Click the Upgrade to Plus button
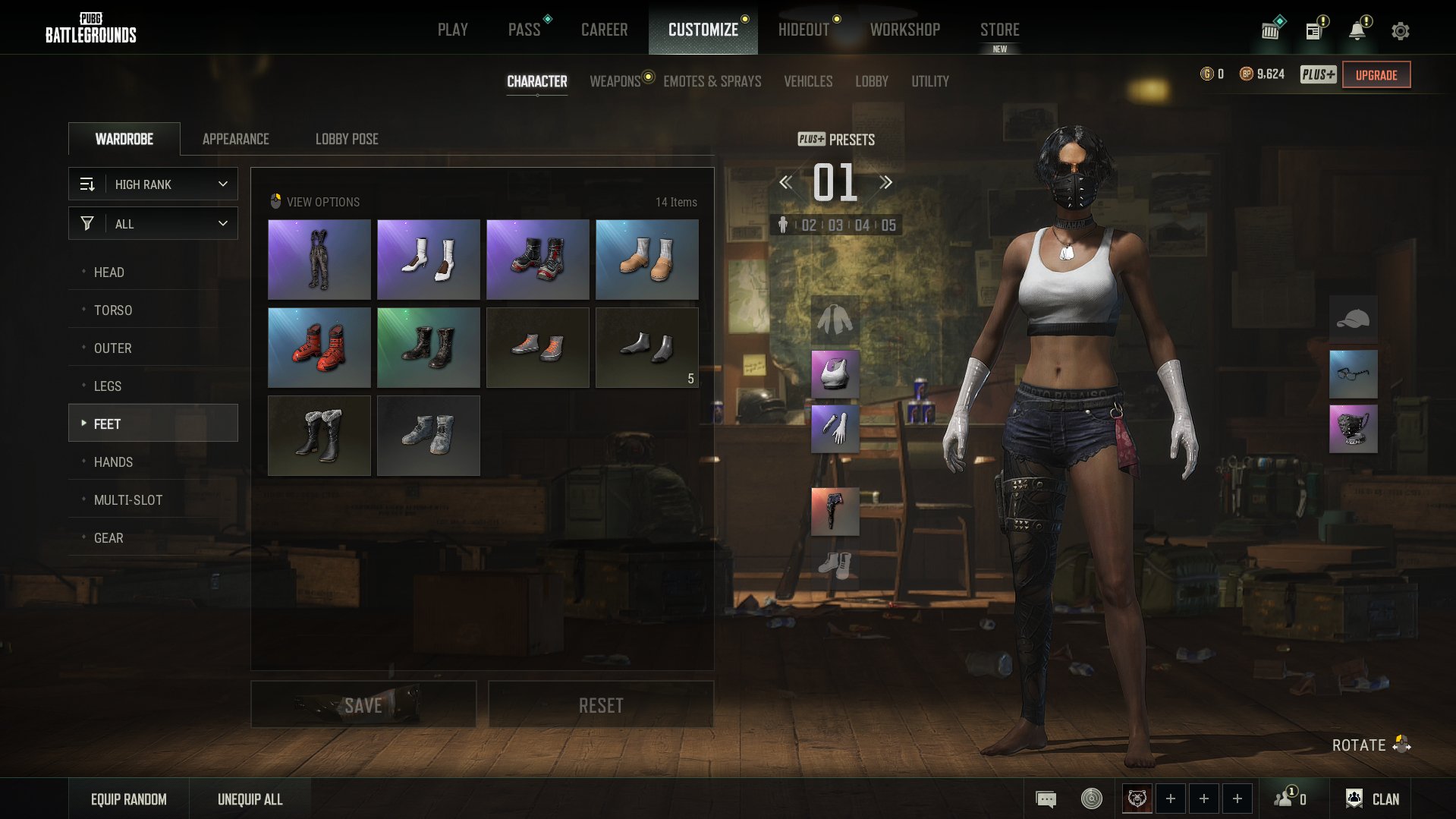Viewport: 1456px width, 819px height. [x=1376, y=75]
